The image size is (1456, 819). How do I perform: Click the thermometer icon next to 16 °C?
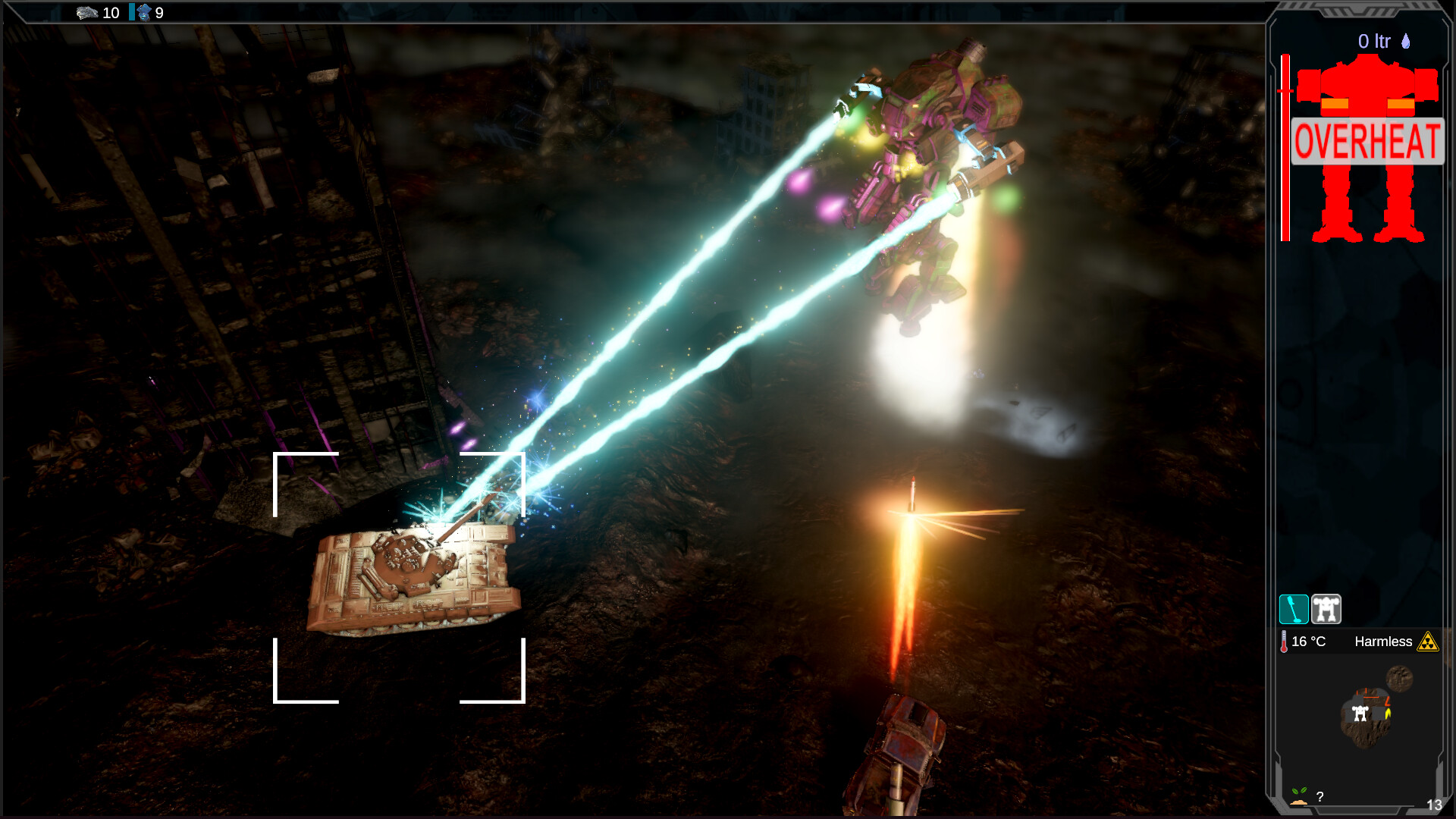(1284, 641)
